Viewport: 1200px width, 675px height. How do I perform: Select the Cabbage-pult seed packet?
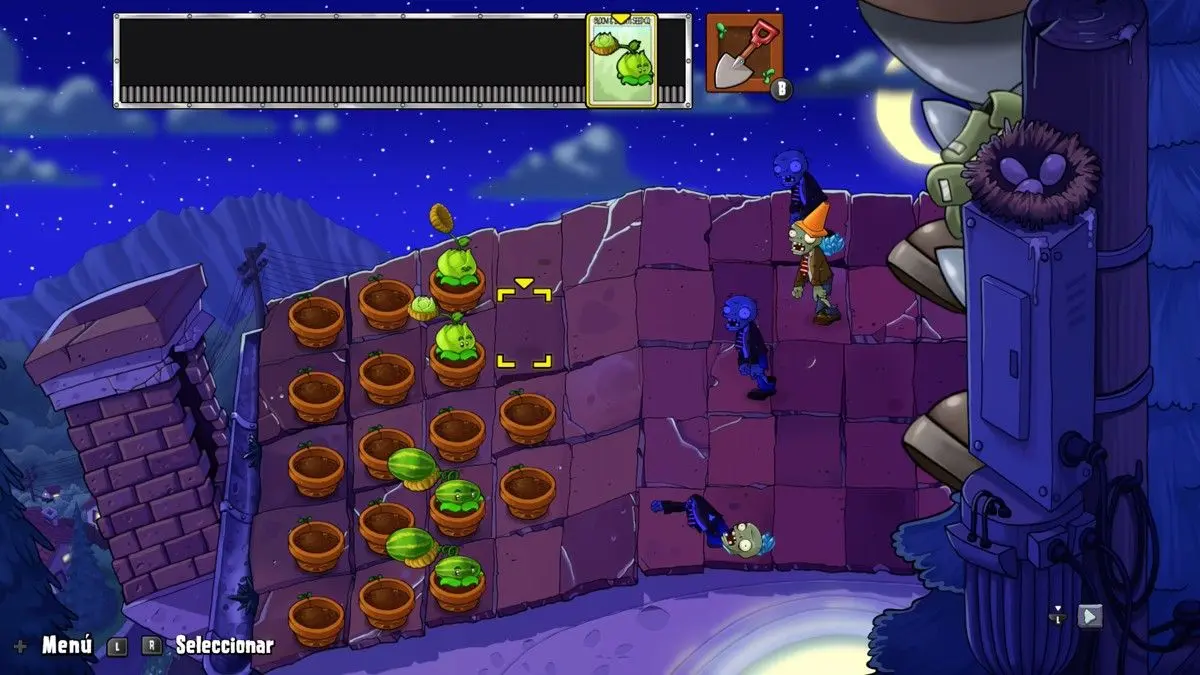(621, 61)
